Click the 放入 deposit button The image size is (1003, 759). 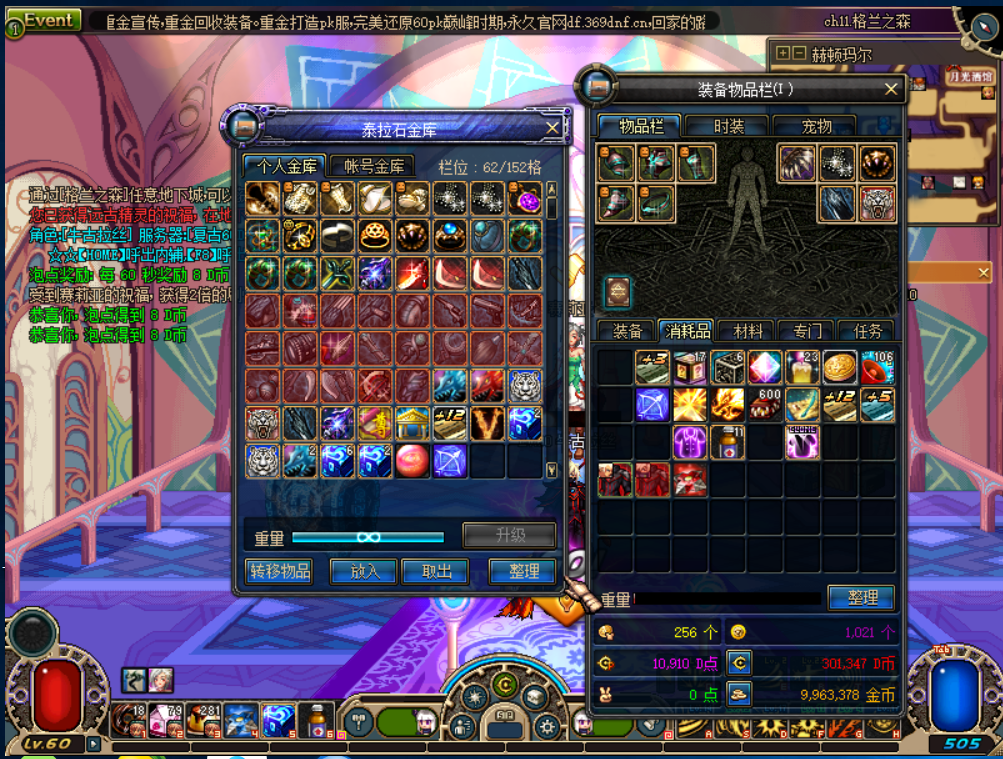pos(365,571)
